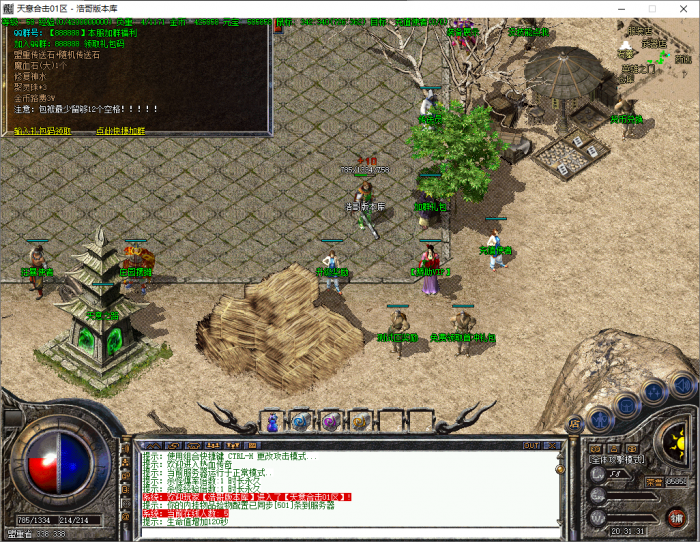This screenshot has height=542, width=700.
Task: Toggle the attack mode label
Action: (x=617, y=461)
